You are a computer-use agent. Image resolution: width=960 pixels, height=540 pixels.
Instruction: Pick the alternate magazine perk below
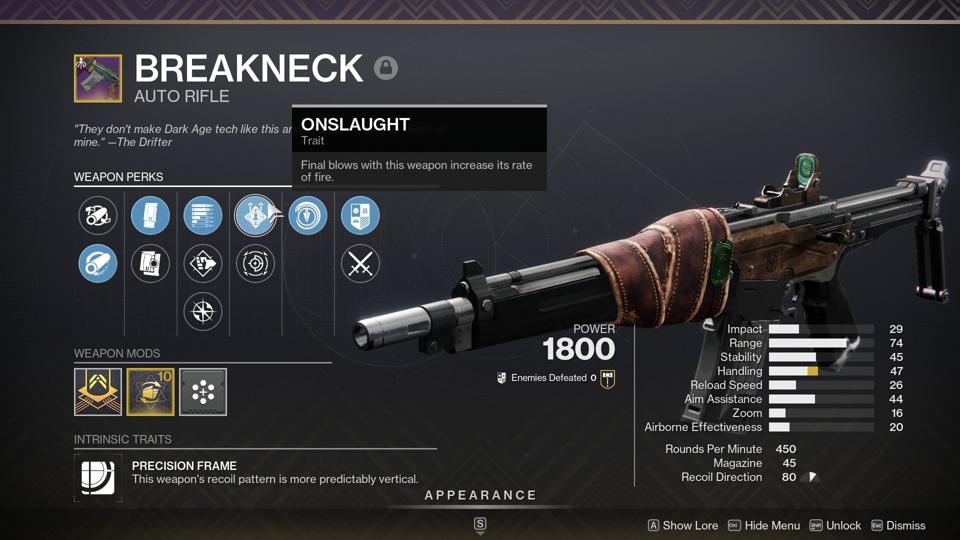tap(150, 264)
